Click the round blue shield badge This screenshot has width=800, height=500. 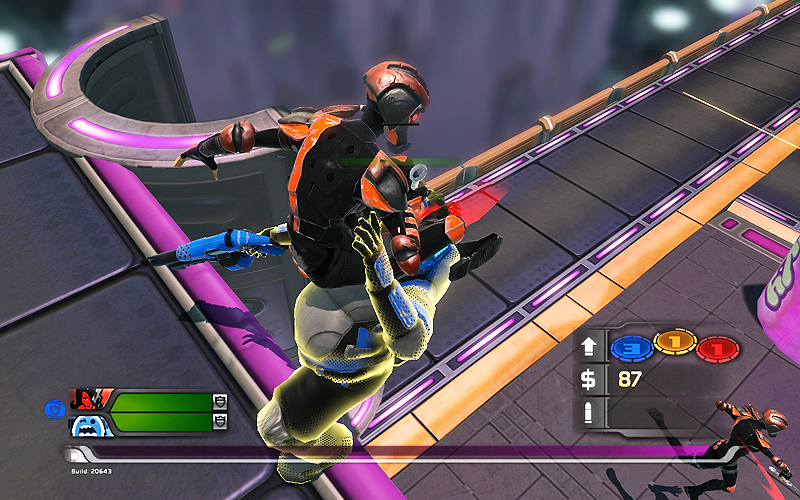coord(54,407)
